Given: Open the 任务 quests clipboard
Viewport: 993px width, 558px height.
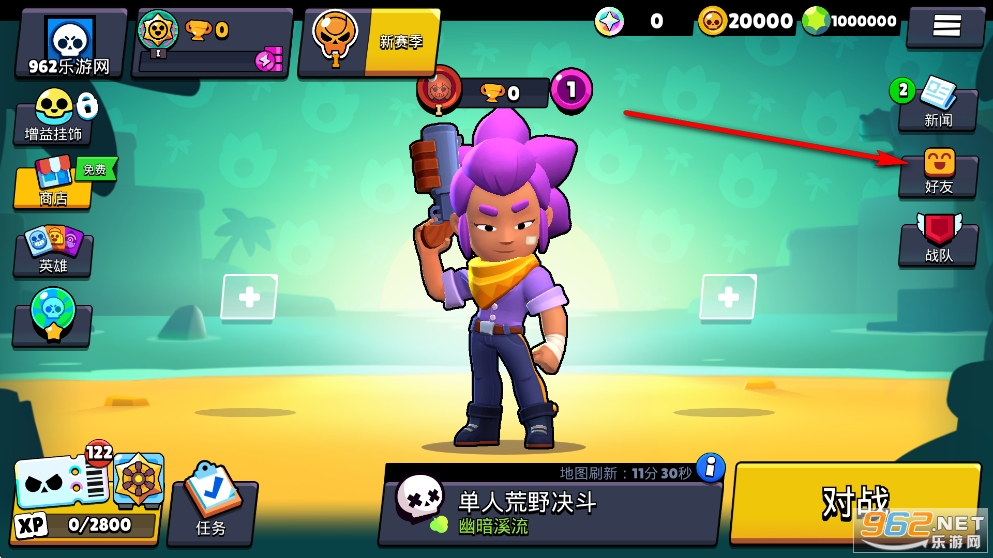Looking at the screenshot, I should (x=213, y=507).
